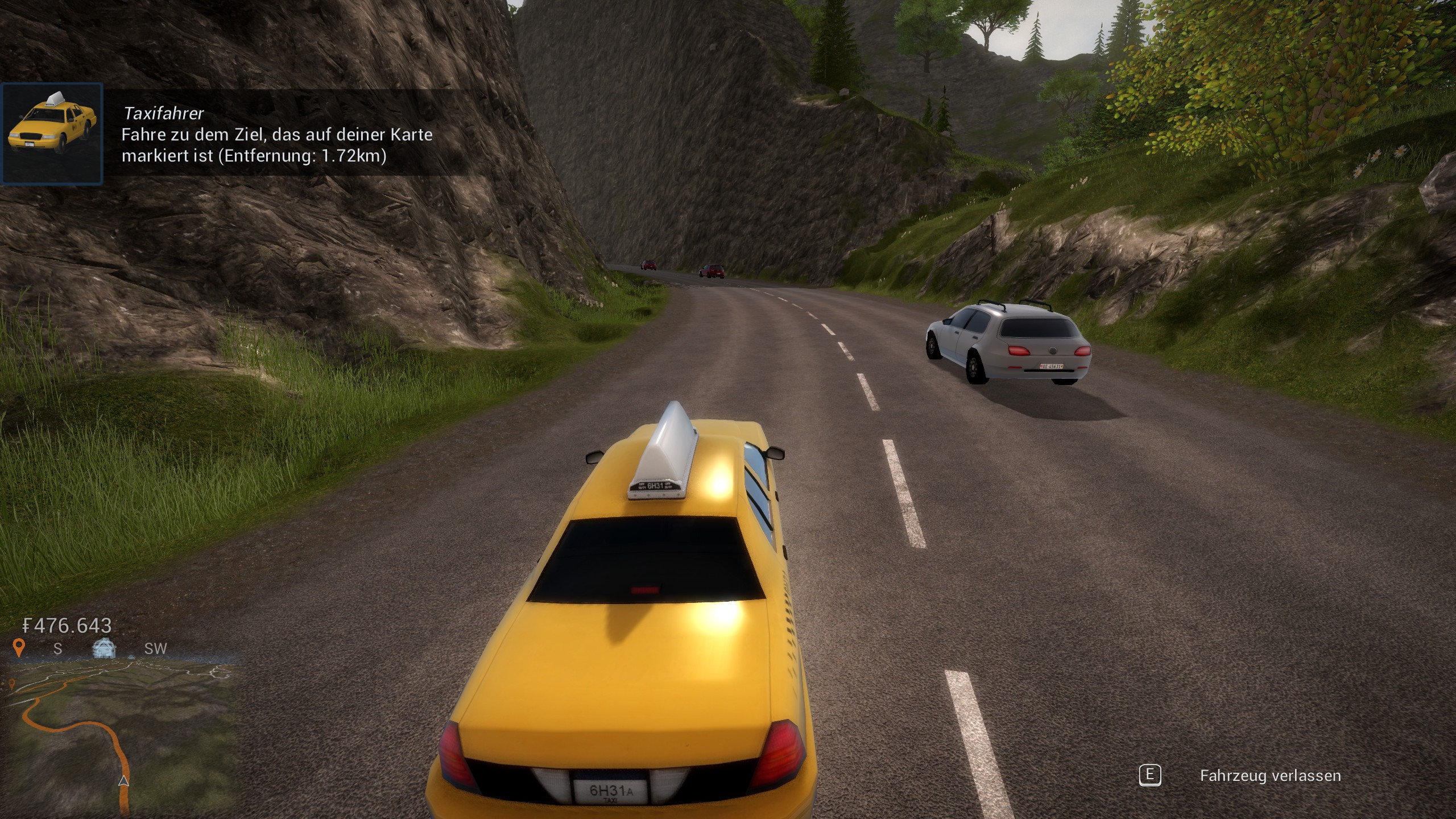Select the orange destination pin on the compass
The image size is (1456, 819).
(x=19, y=647)
